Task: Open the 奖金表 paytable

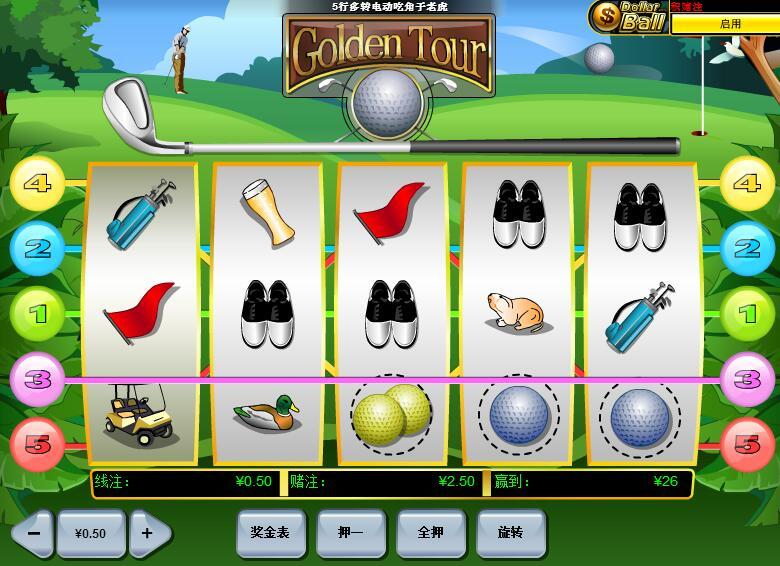Action: 270,533
